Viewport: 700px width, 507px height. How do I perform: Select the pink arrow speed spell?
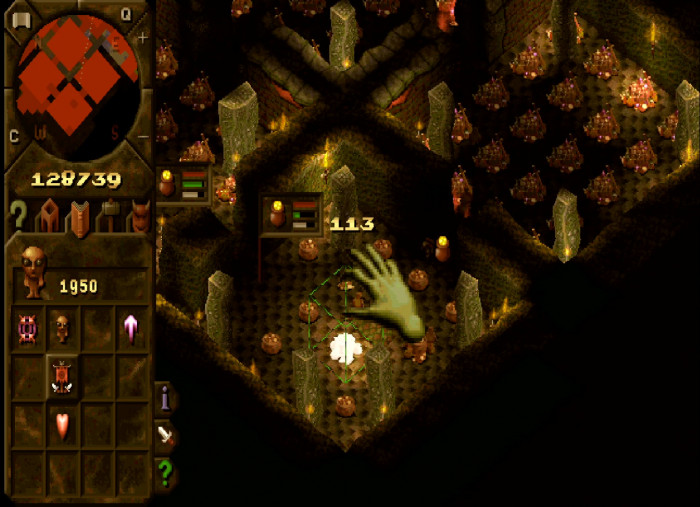131,328
